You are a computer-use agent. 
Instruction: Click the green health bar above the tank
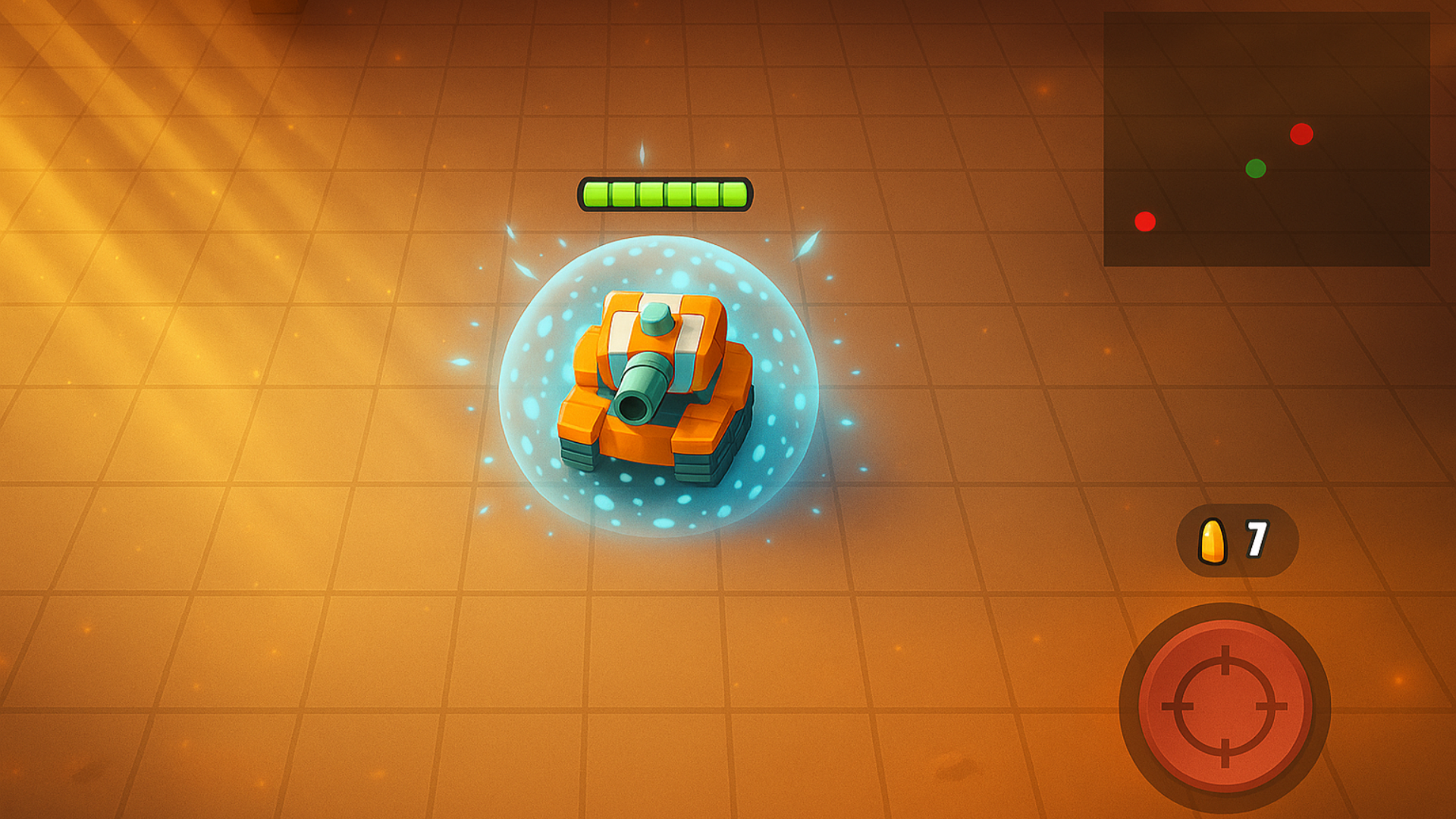click(x=665, y=195)
